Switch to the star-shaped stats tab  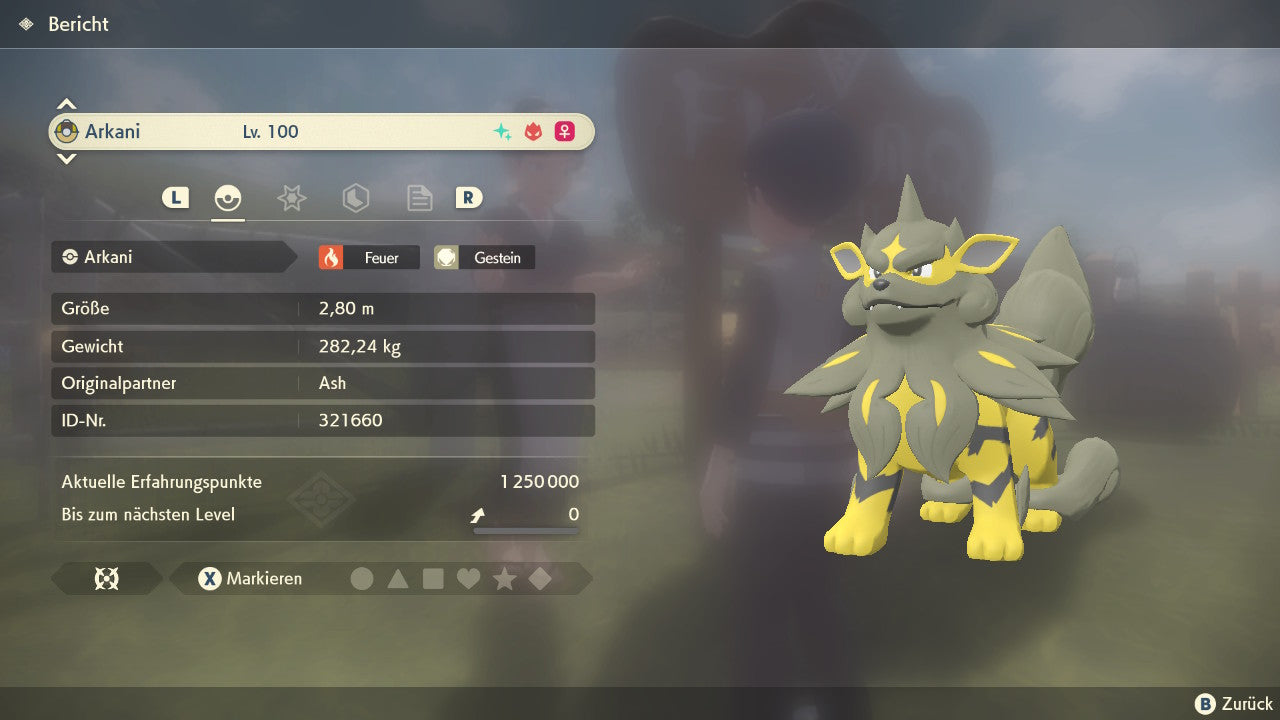(291, 198)
